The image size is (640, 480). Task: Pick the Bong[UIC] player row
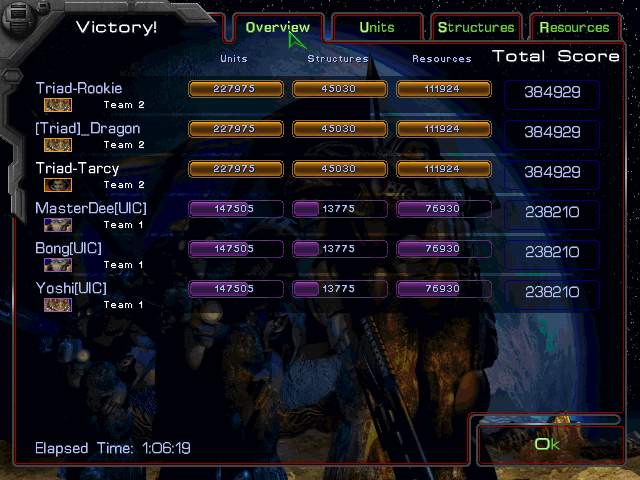(69, 249)
